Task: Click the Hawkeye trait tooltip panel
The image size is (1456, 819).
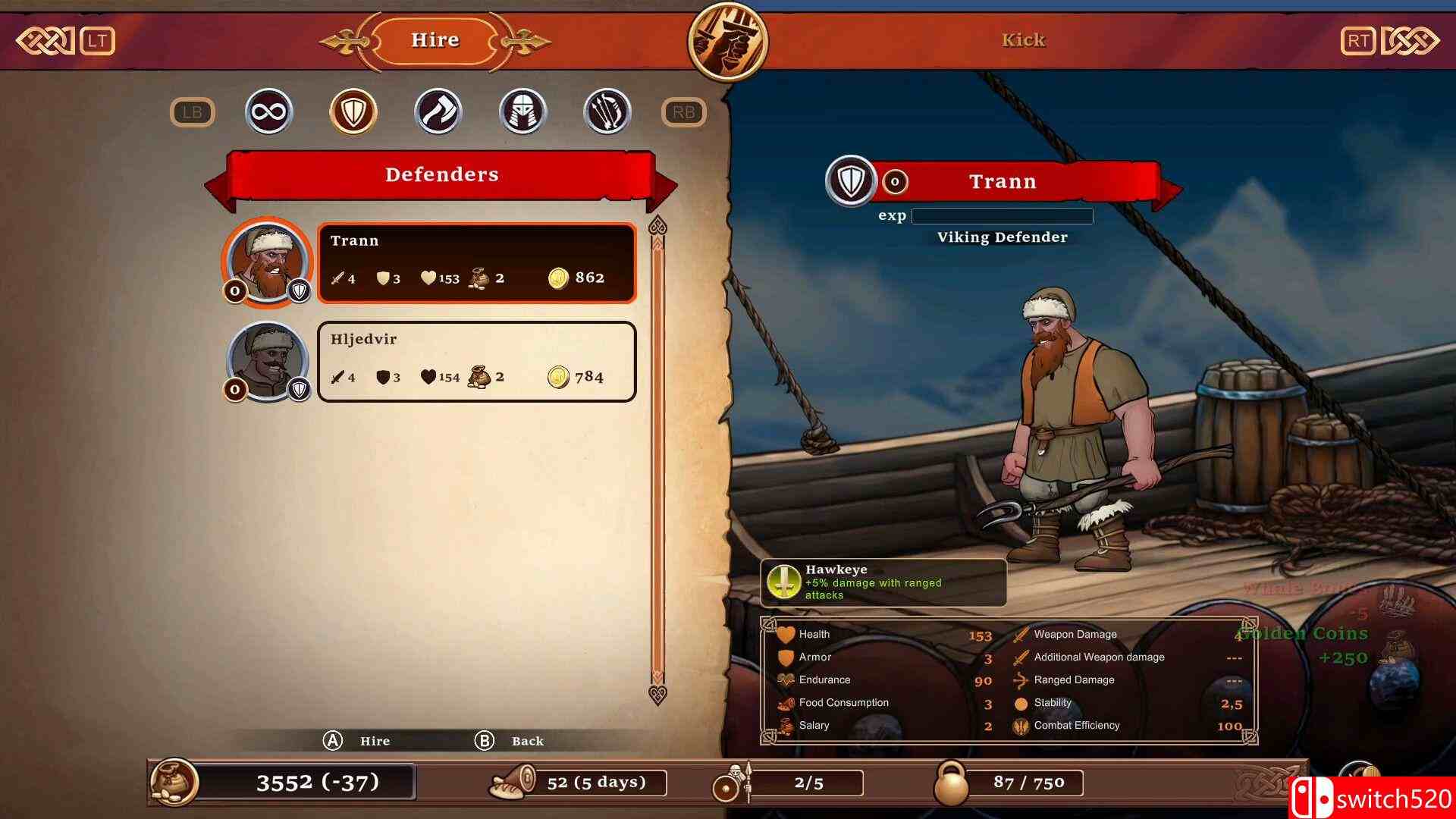Action: coord(882,582)
